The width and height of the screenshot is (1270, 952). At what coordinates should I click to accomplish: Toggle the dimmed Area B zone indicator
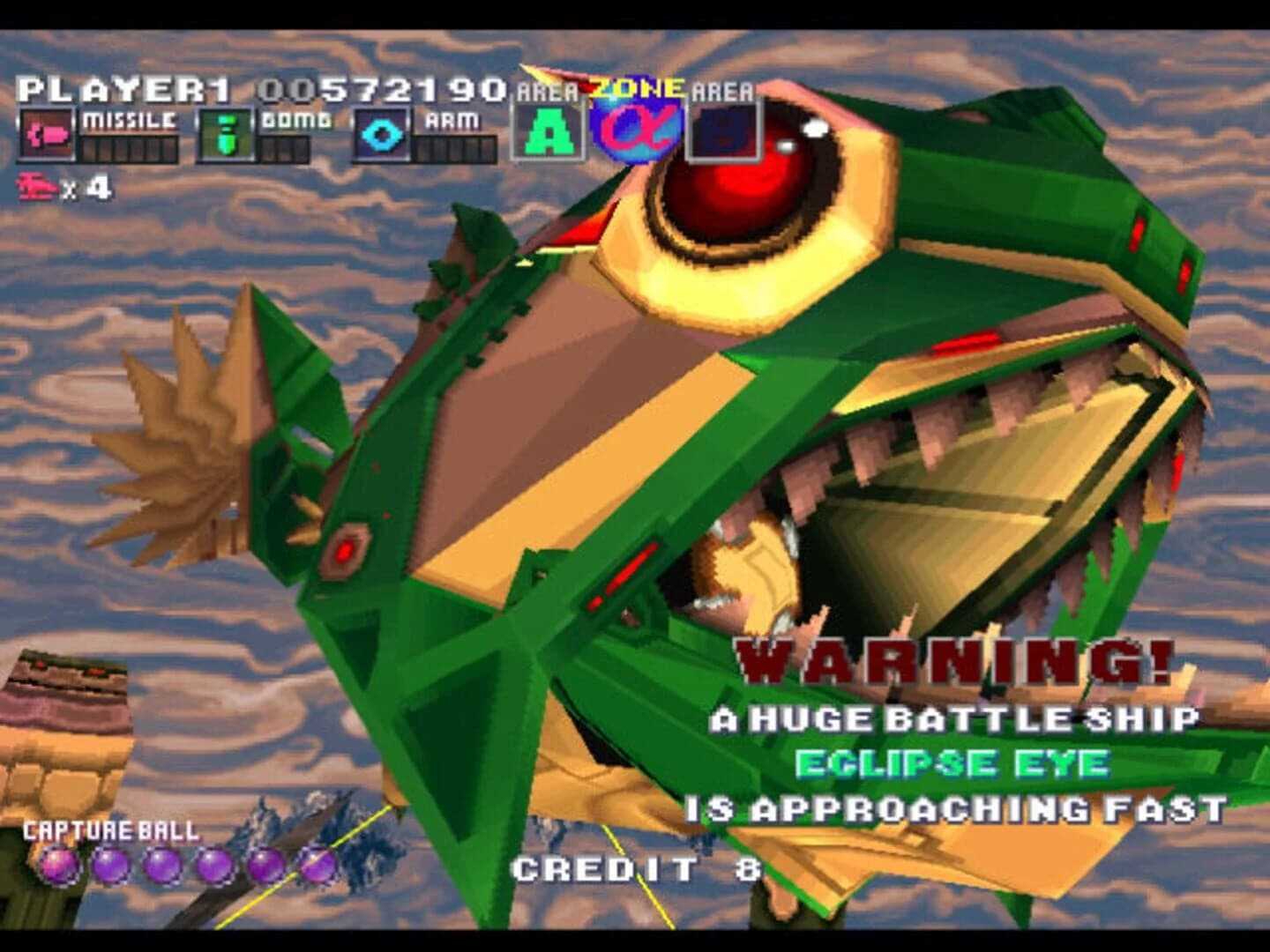721,130
